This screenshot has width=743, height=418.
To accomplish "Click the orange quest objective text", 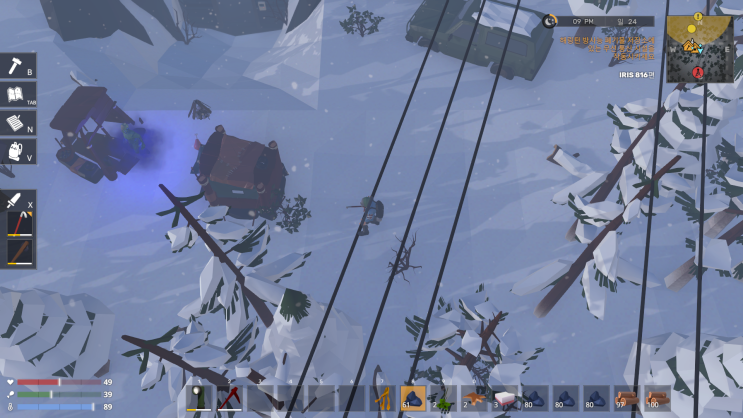I will (607, 49).
